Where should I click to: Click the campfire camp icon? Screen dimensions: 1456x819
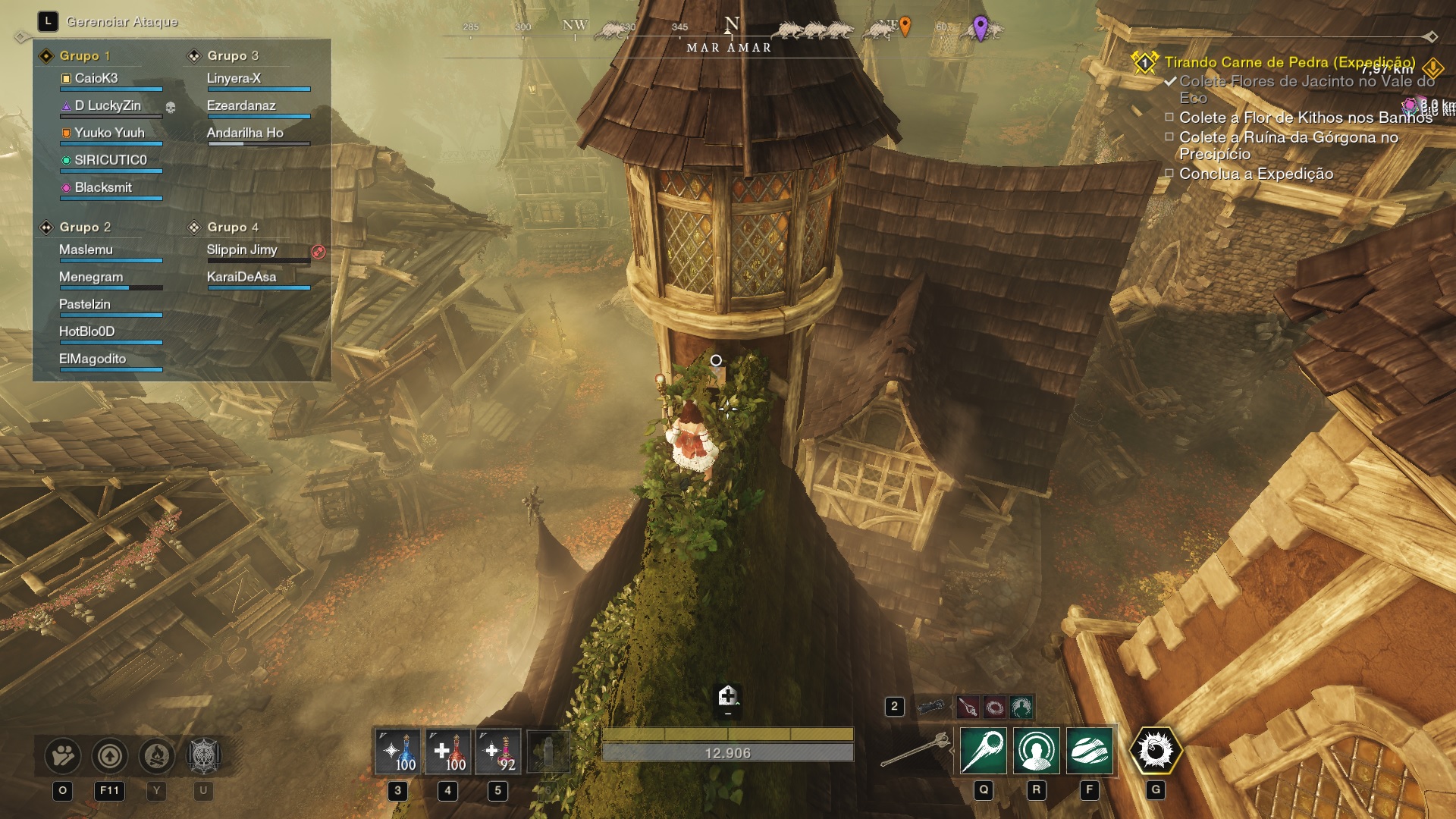click(156, 755)
